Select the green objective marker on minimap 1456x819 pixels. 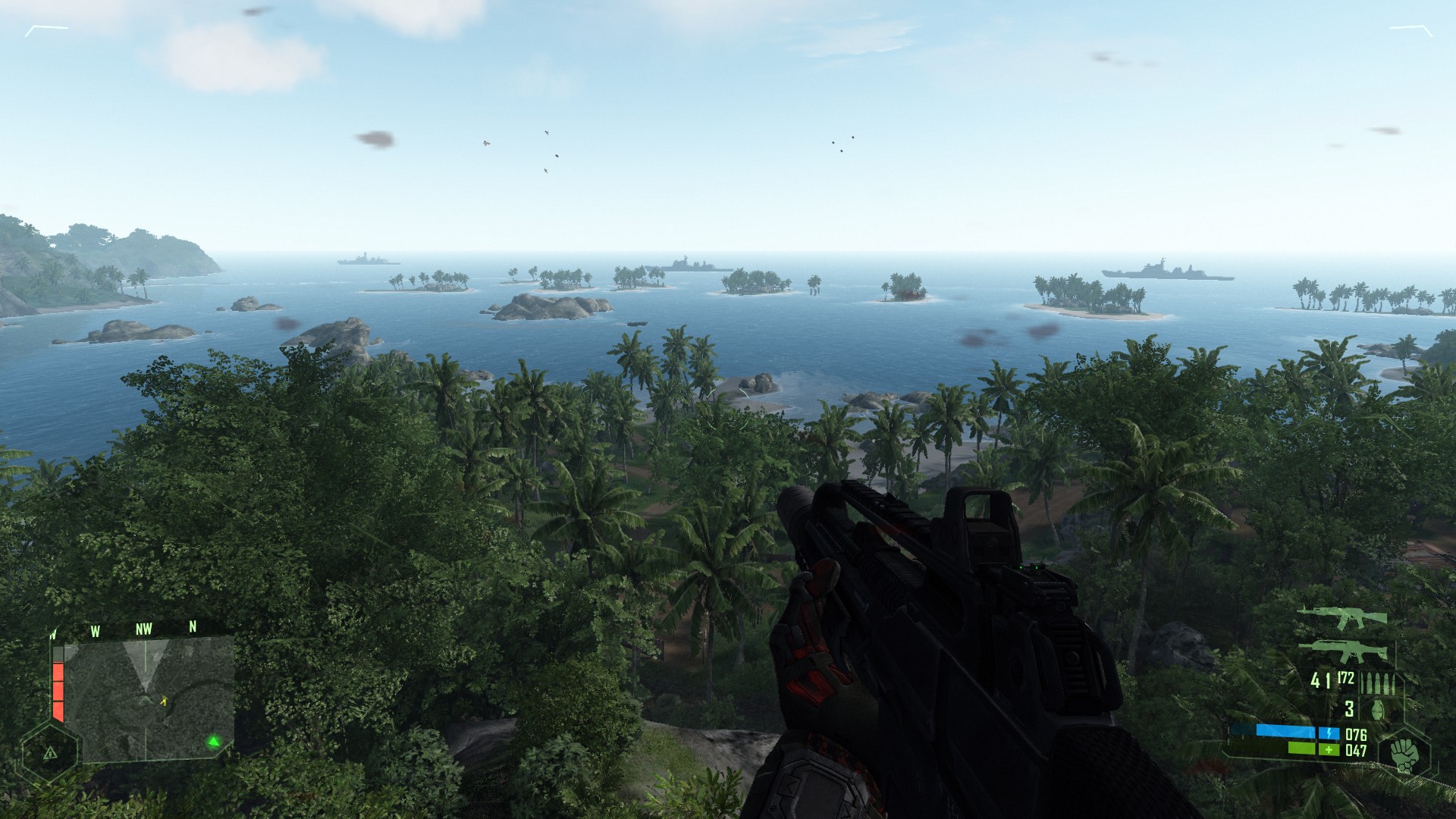click(214, 741)
